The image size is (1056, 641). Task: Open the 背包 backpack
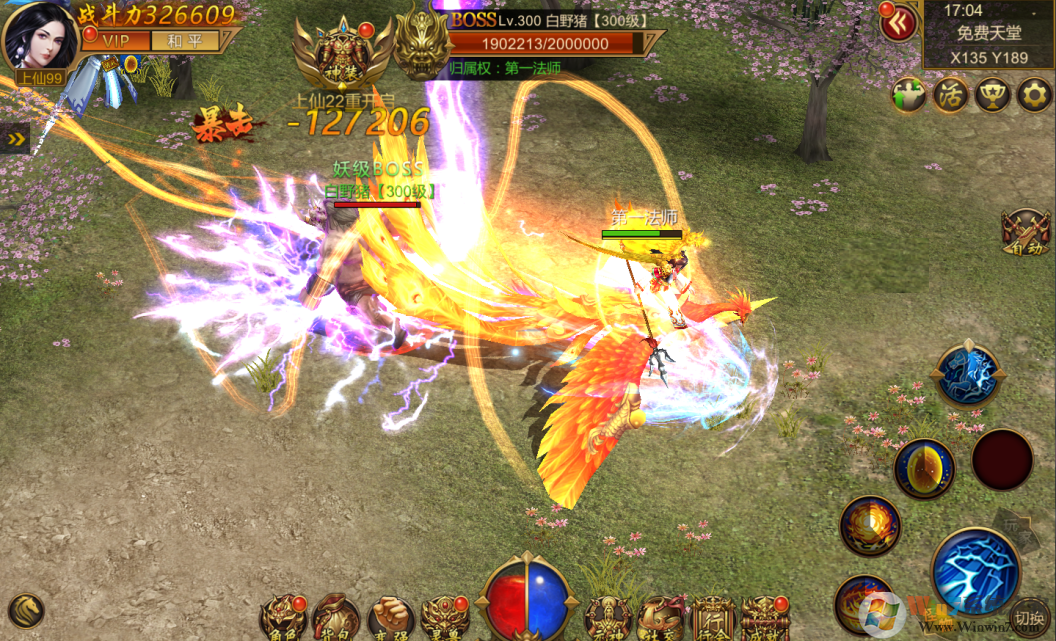click(x=335, y=617)
